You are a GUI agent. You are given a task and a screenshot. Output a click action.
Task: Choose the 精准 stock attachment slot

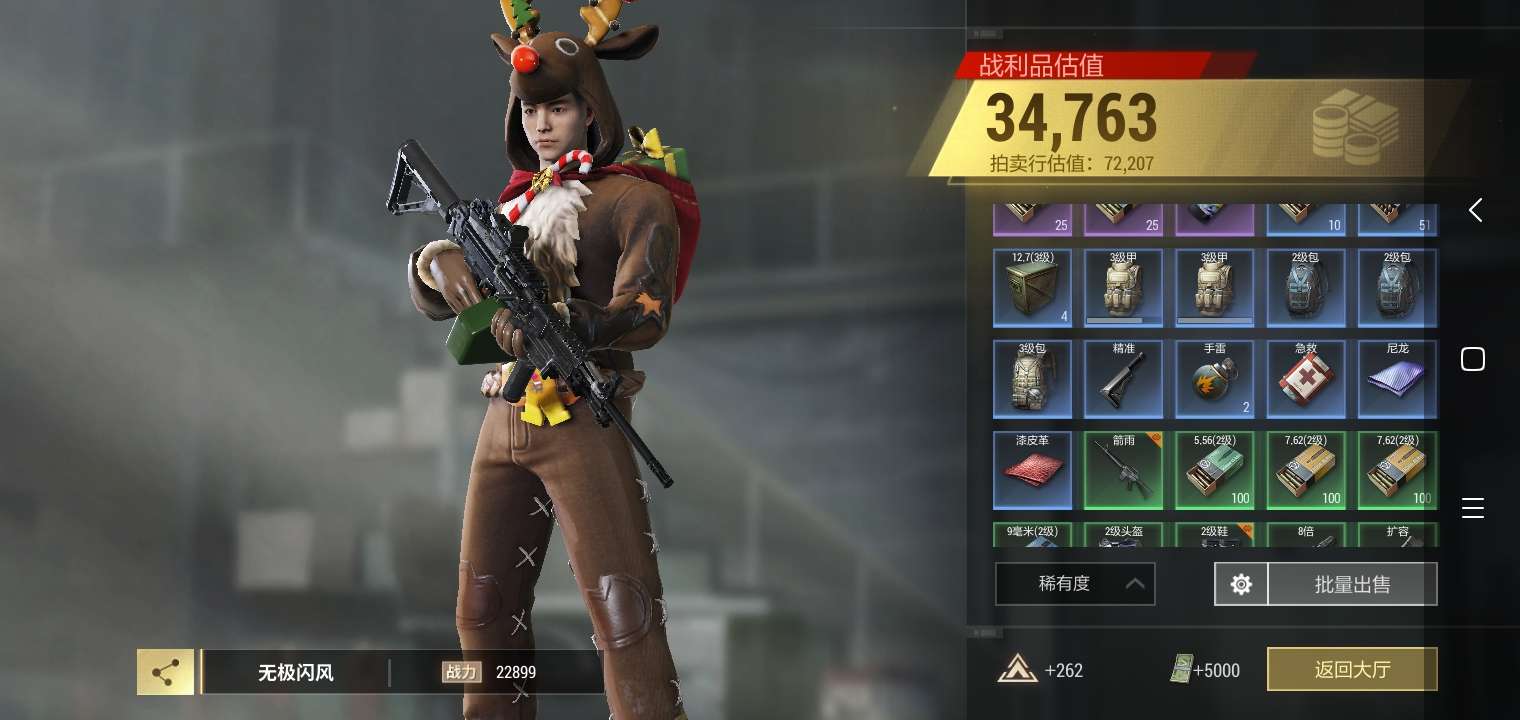point(1123,379)
